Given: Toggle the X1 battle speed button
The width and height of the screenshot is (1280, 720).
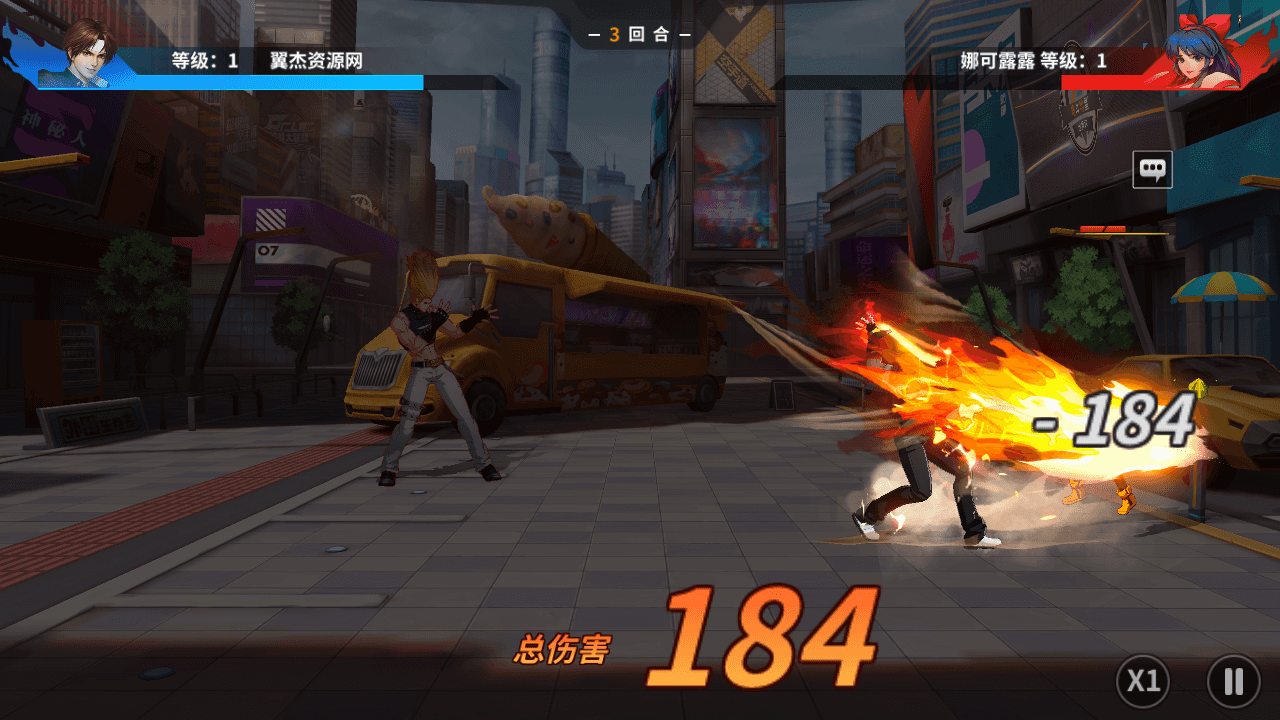Looking at the screenshot, I should click(1143, 682).
